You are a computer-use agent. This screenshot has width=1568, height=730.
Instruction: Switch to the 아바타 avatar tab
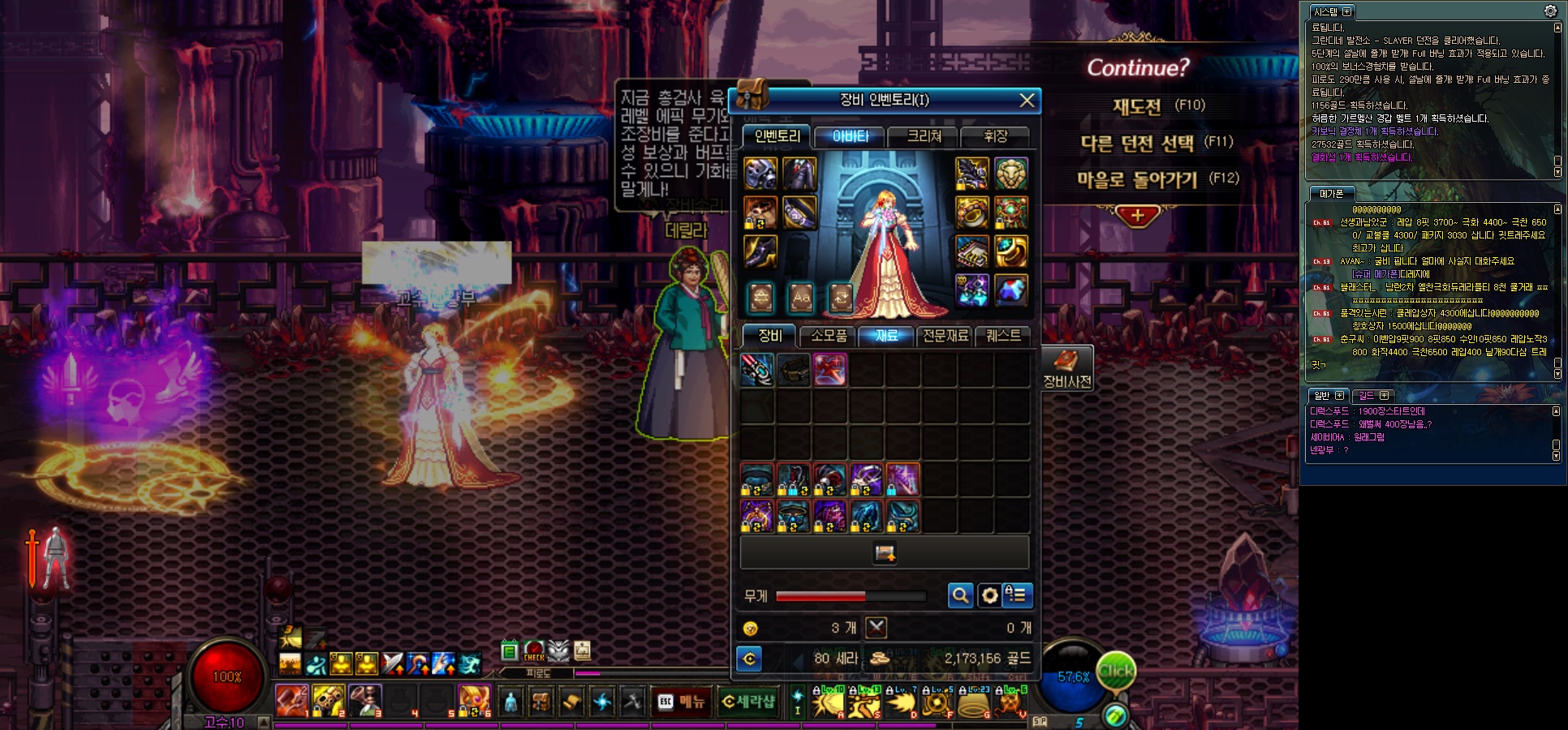(x=850, y=136)
